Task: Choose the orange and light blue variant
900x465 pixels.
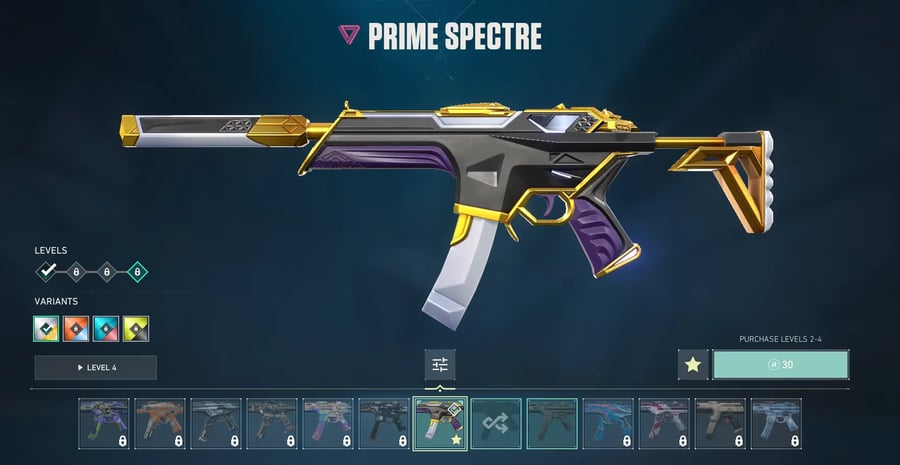Action: coord(77,327)
